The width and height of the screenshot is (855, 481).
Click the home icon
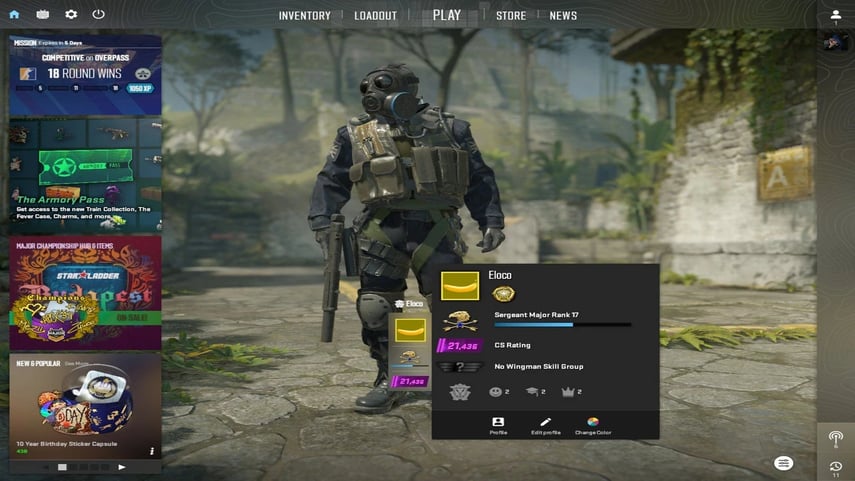pyautogui.click(x=14, y=15)
